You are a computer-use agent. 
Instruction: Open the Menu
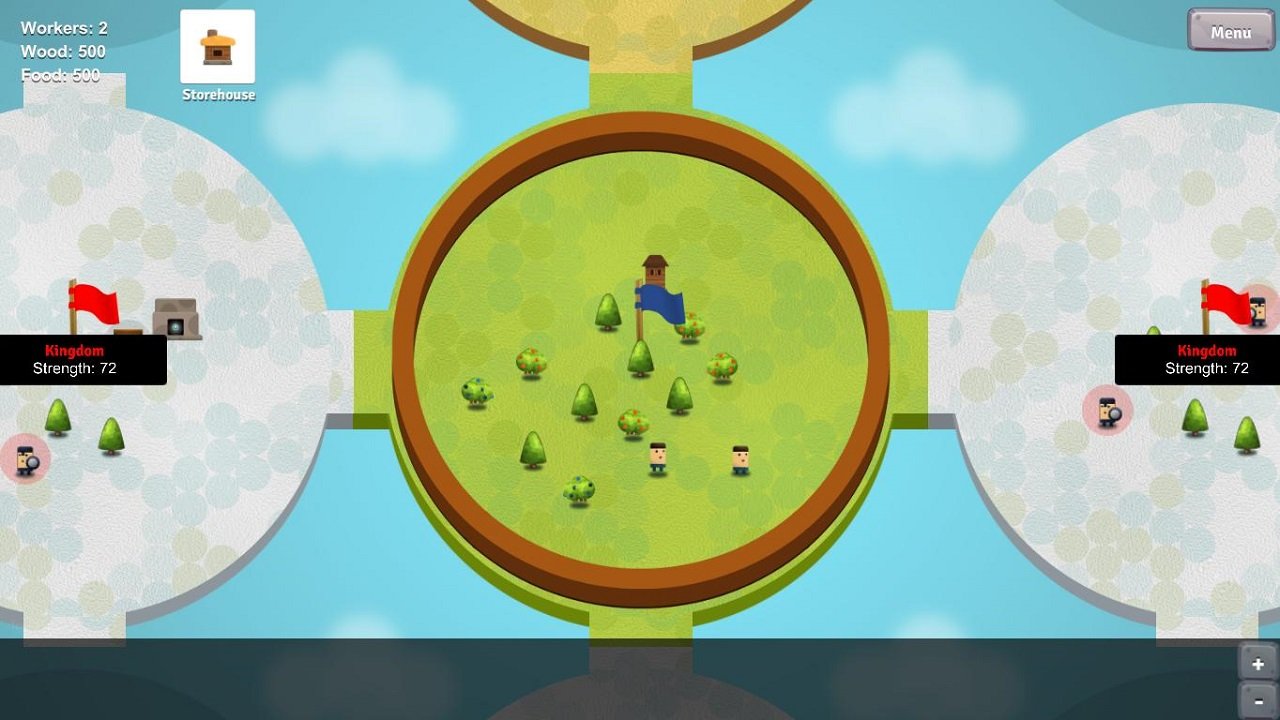[x=1230, y=31]
